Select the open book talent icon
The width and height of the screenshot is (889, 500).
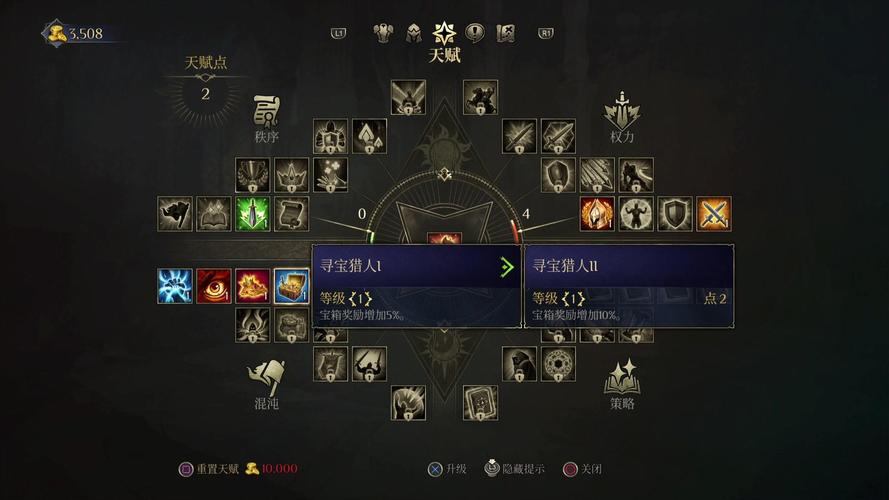click(214, 214)
